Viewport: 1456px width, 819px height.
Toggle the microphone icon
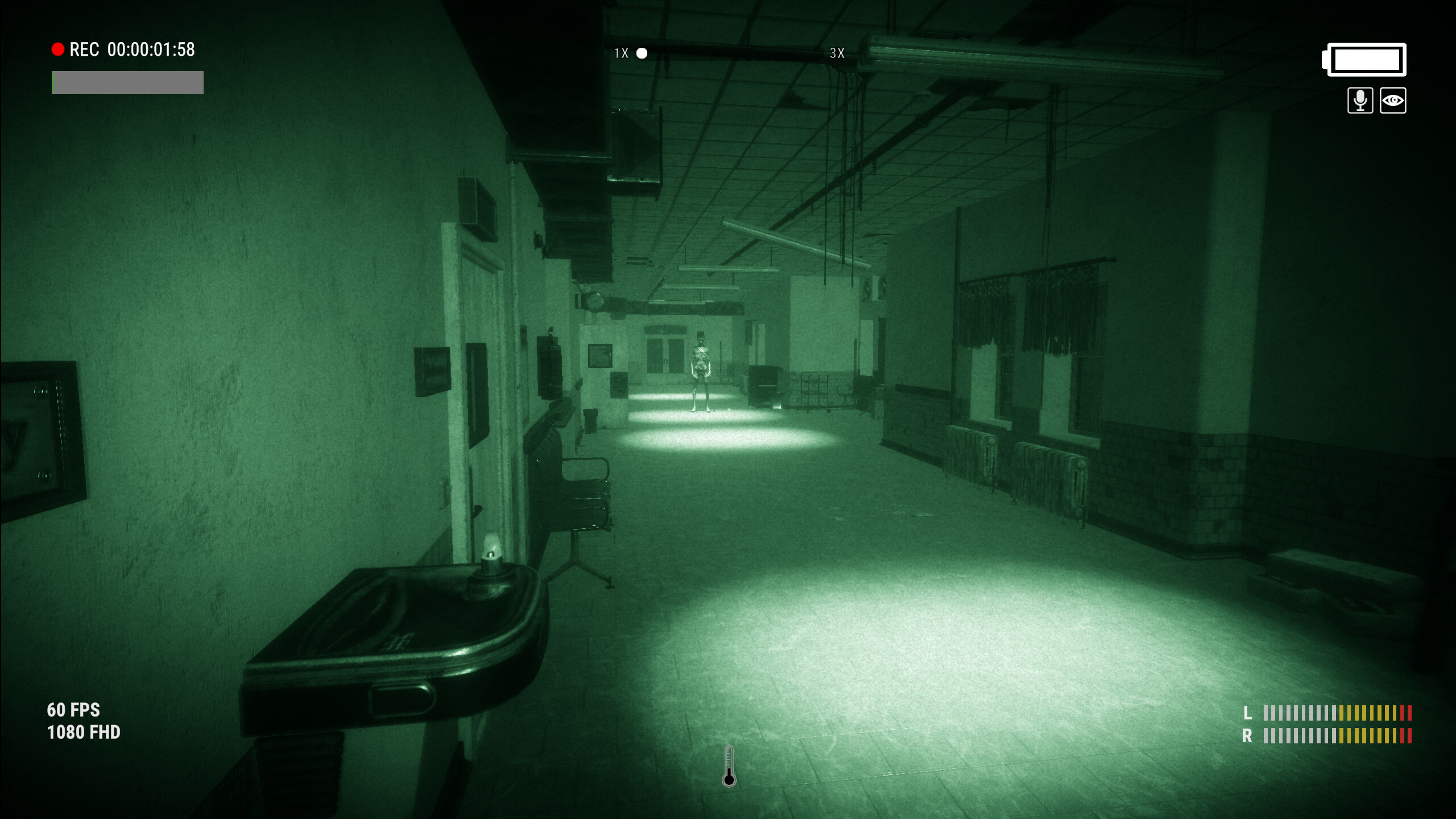point(1360,101)
